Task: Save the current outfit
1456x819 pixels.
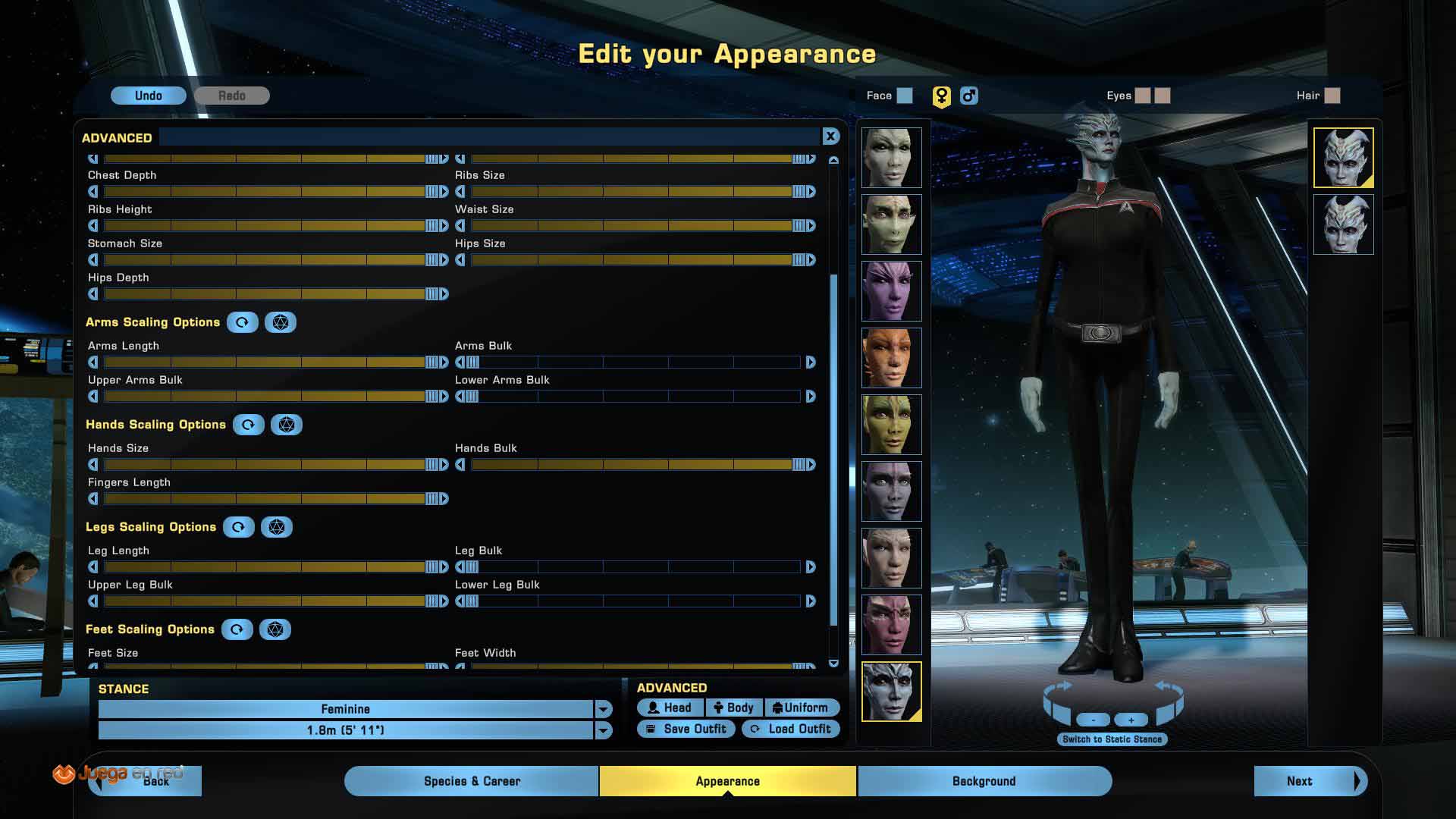Action: 686,729
